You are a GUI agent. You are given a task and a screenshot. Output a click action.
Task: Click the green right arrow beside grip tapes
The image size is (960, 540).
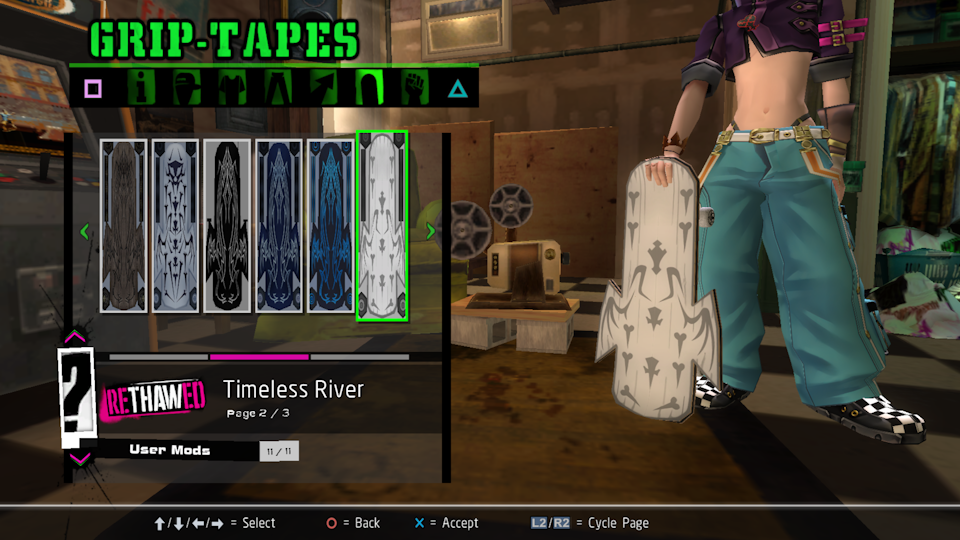pos(431,232)
